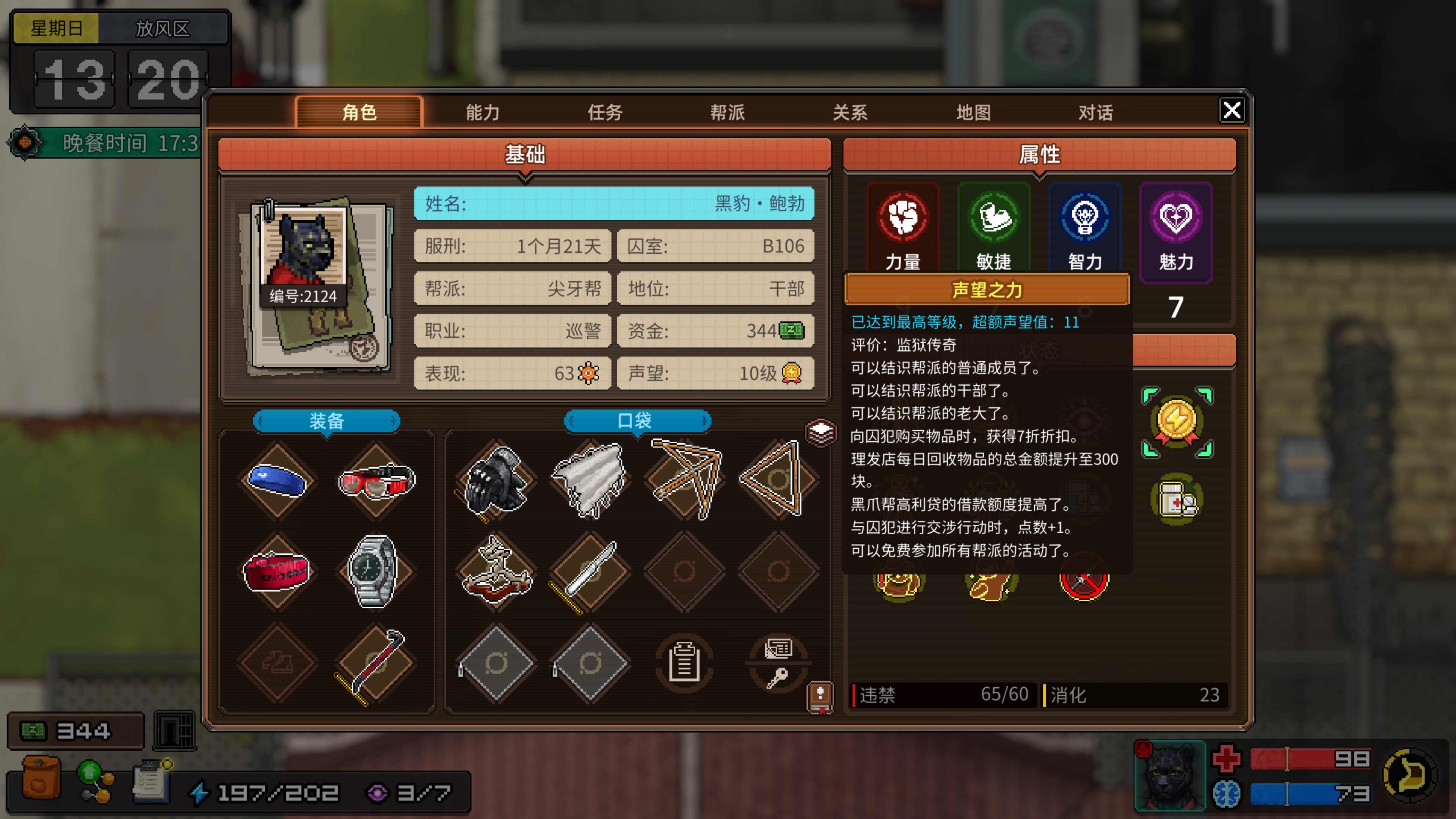Viewport: 1456px width, 819px height.
Task: Open the 任务 tab
Action: tap(605, 112)
